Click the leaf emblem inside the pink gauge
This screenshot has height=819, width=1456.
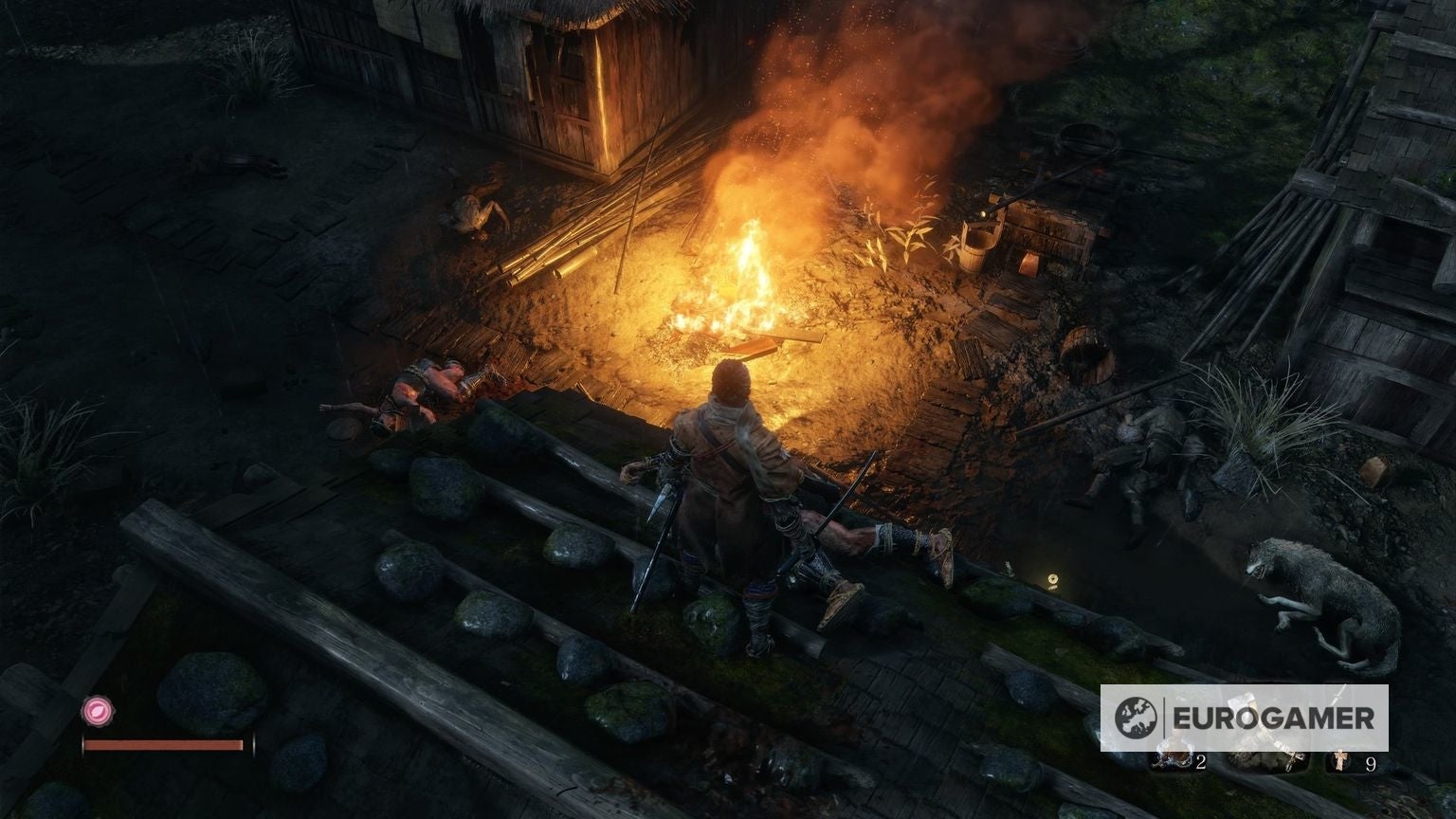point(98,710)
